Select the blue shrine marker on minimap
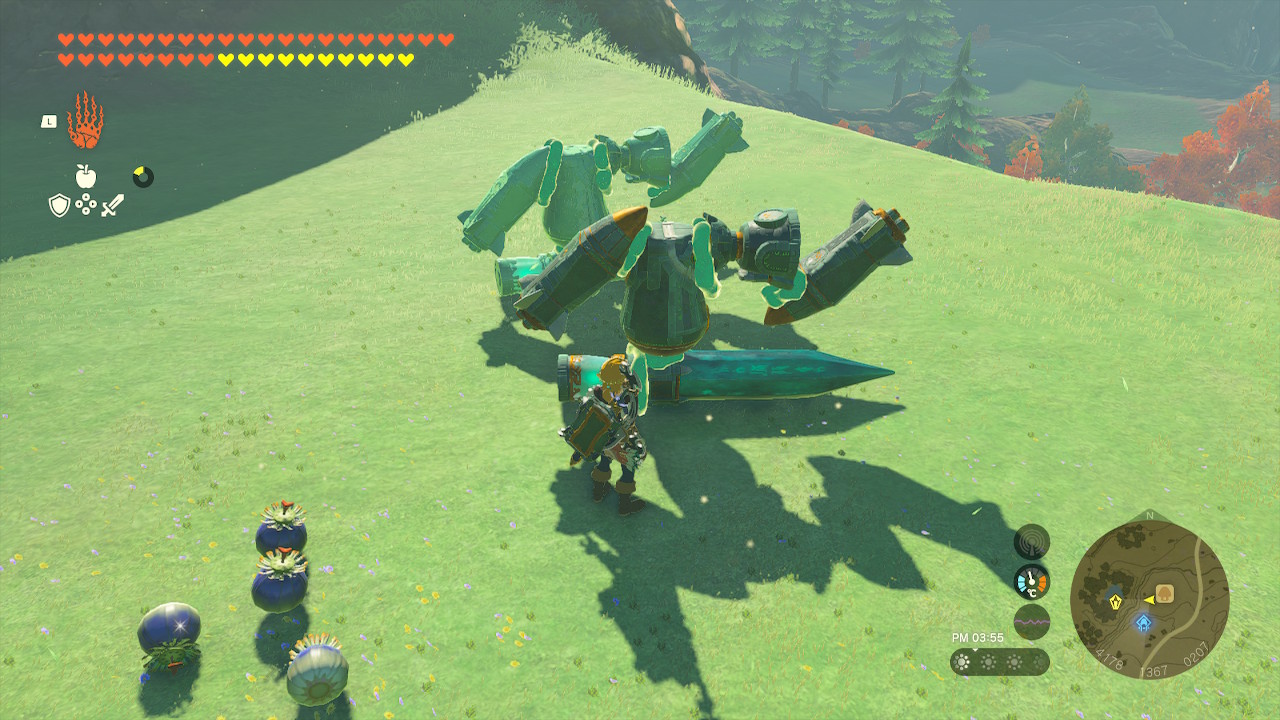 coord(1143,623)
